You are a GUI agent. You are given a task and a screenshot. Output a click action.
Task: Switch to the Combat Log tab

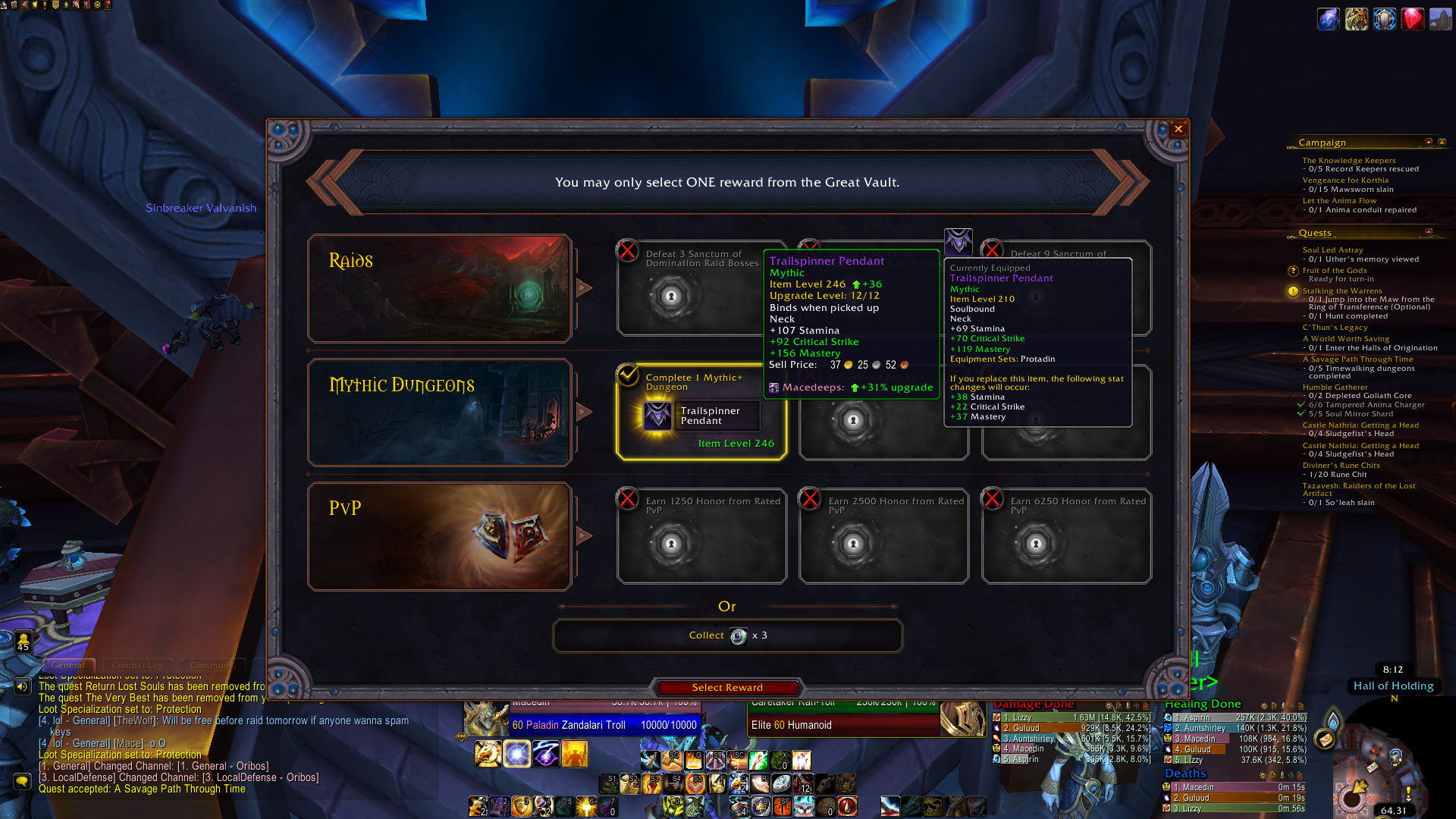click(138, 665)
